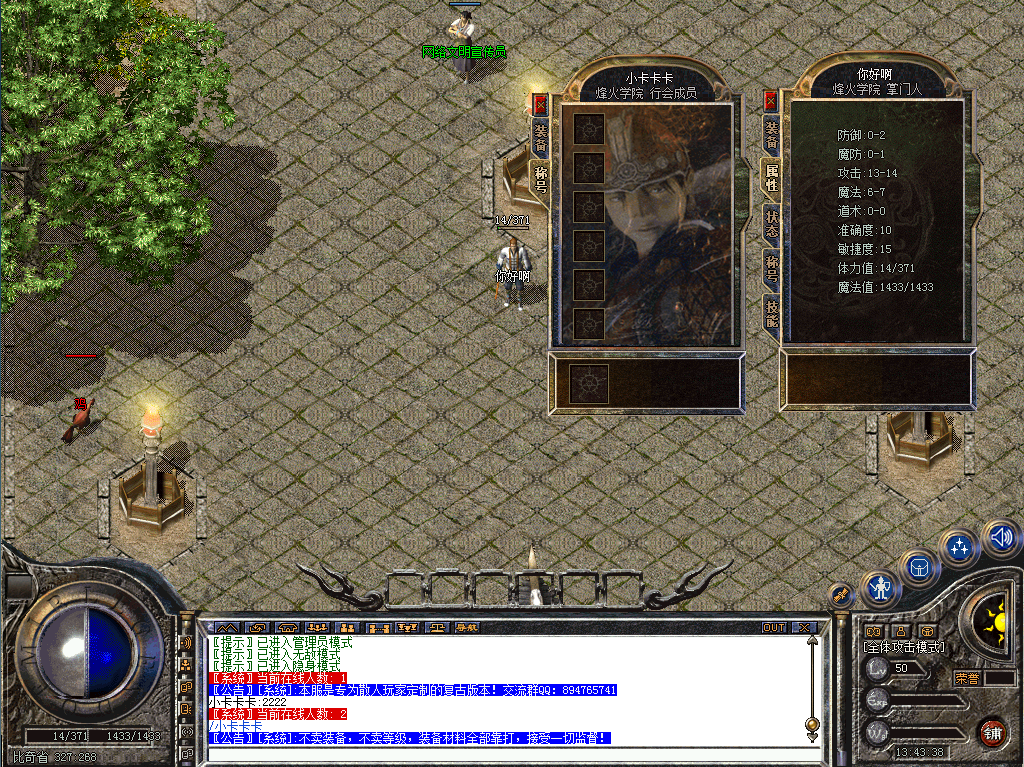Viewport: 1024px width, 767px height.
Task: Toggle the 全体攻击模式 attack mode text
Action: pyautogui.click(x=904, y=647)
